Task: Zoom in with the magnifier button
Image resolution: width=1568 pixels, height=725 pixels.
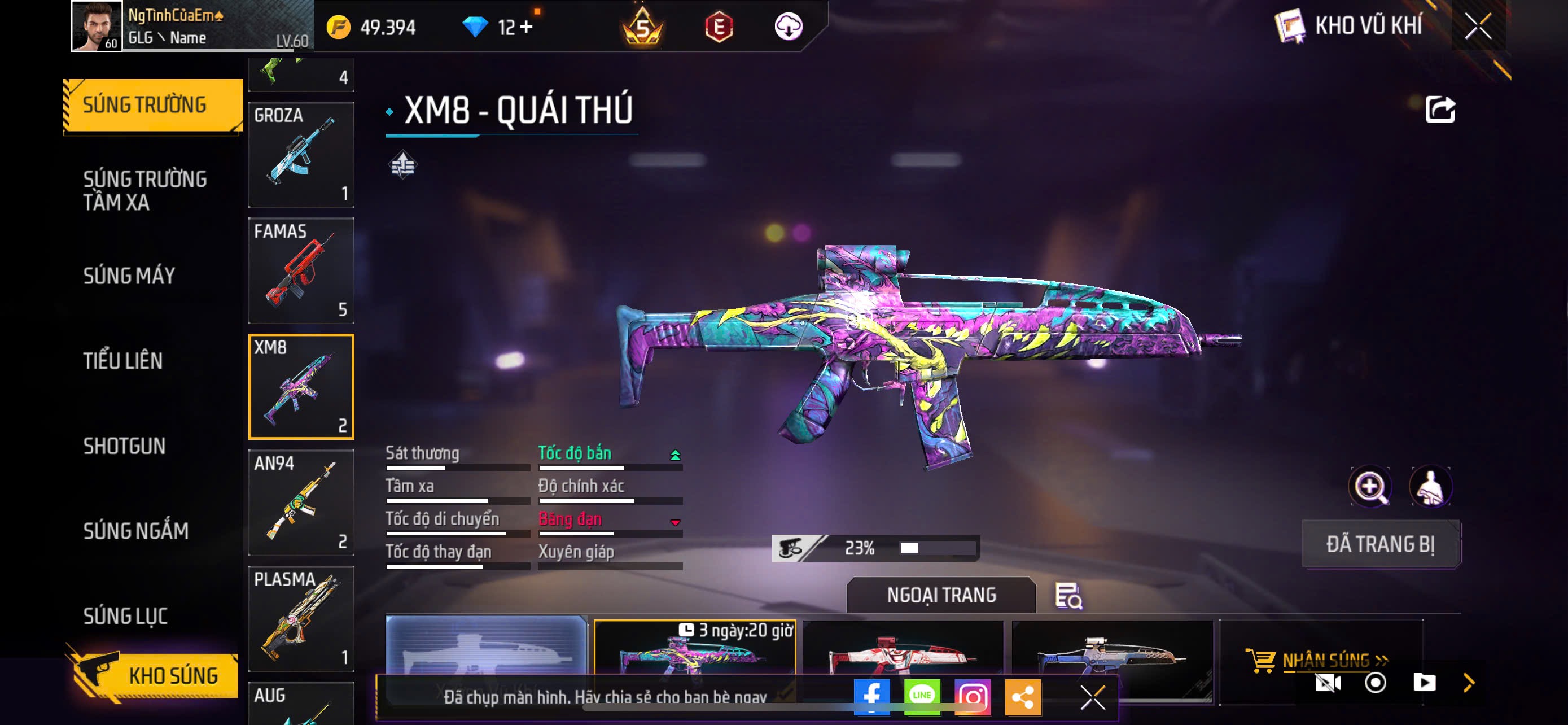Action: click(x=1369, y=486)
